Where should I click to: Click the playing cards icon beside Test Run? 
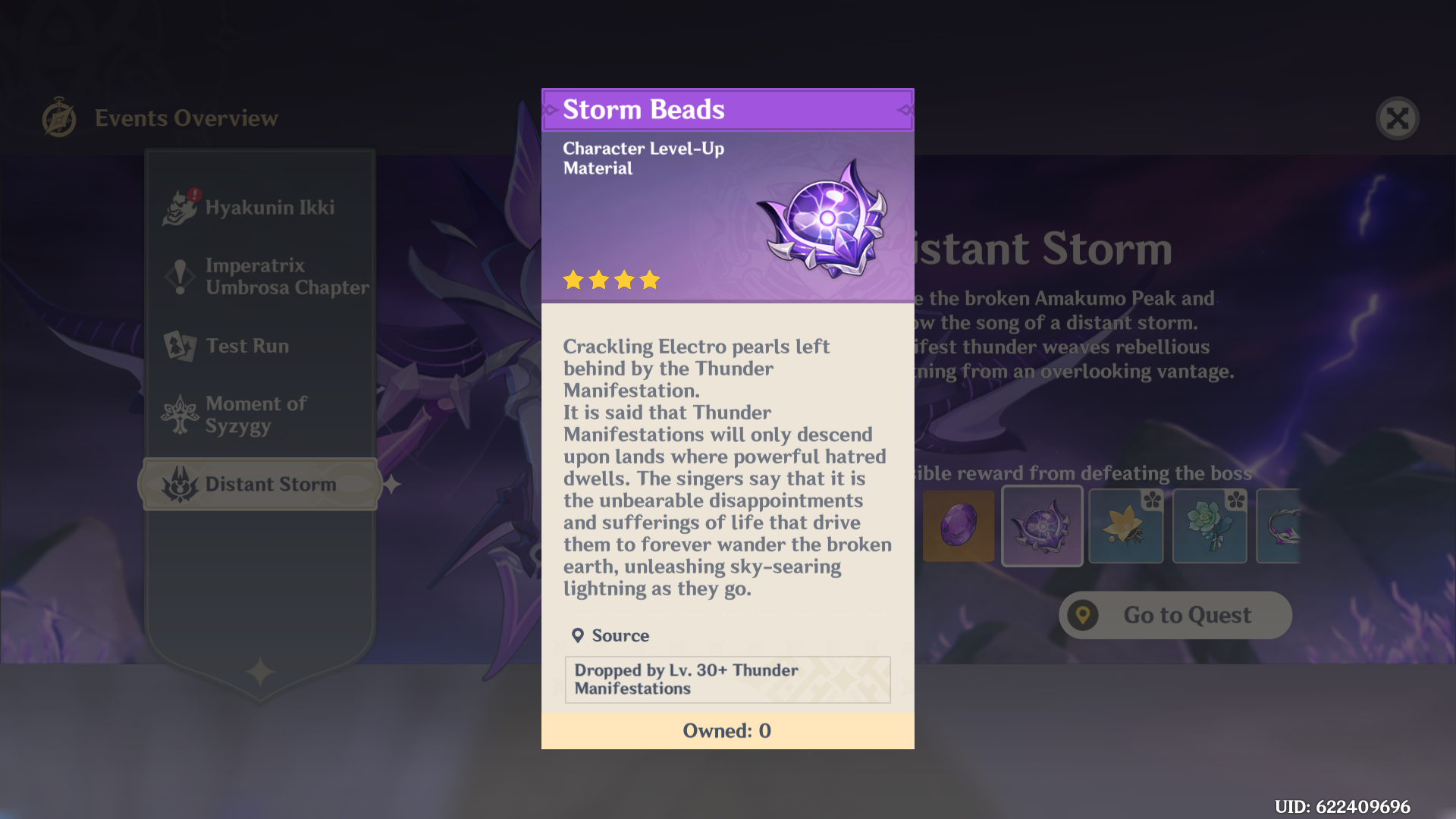point(179,346)
